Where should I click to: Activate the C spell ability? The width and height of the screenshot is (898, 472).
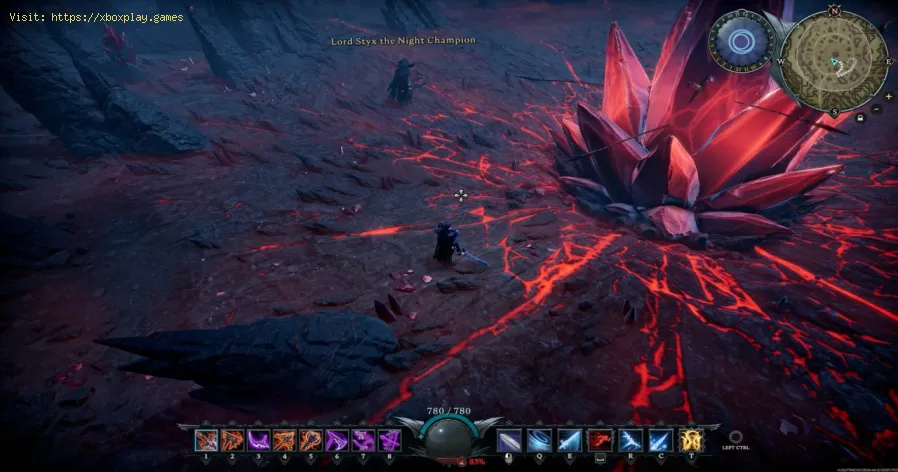point(661,439)
